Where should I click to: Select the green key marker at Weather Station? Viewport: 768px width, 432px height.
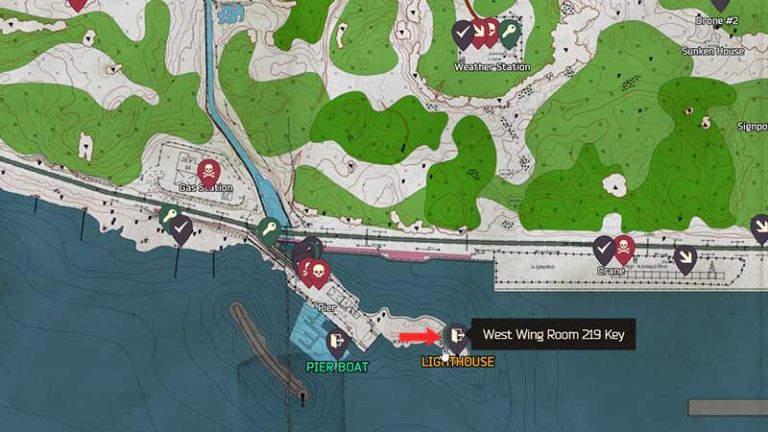tap(509, 33)
